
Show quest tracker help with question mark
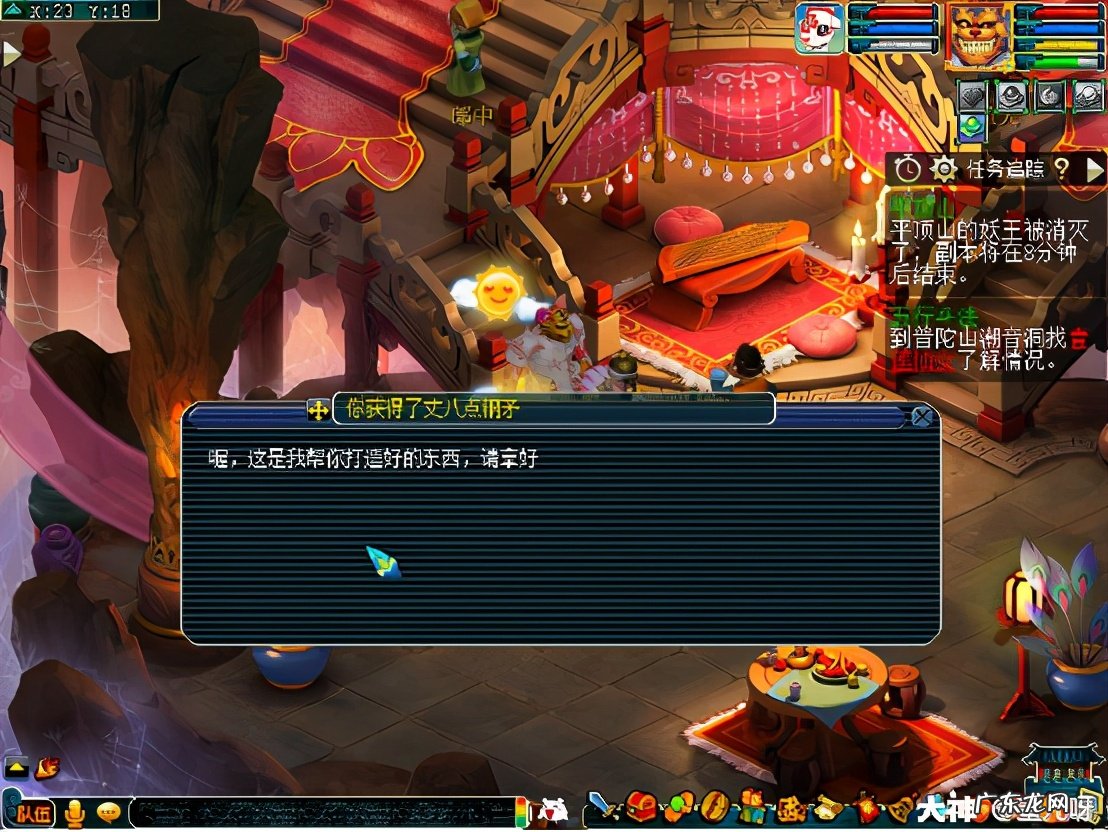[x=1062, y=169]
